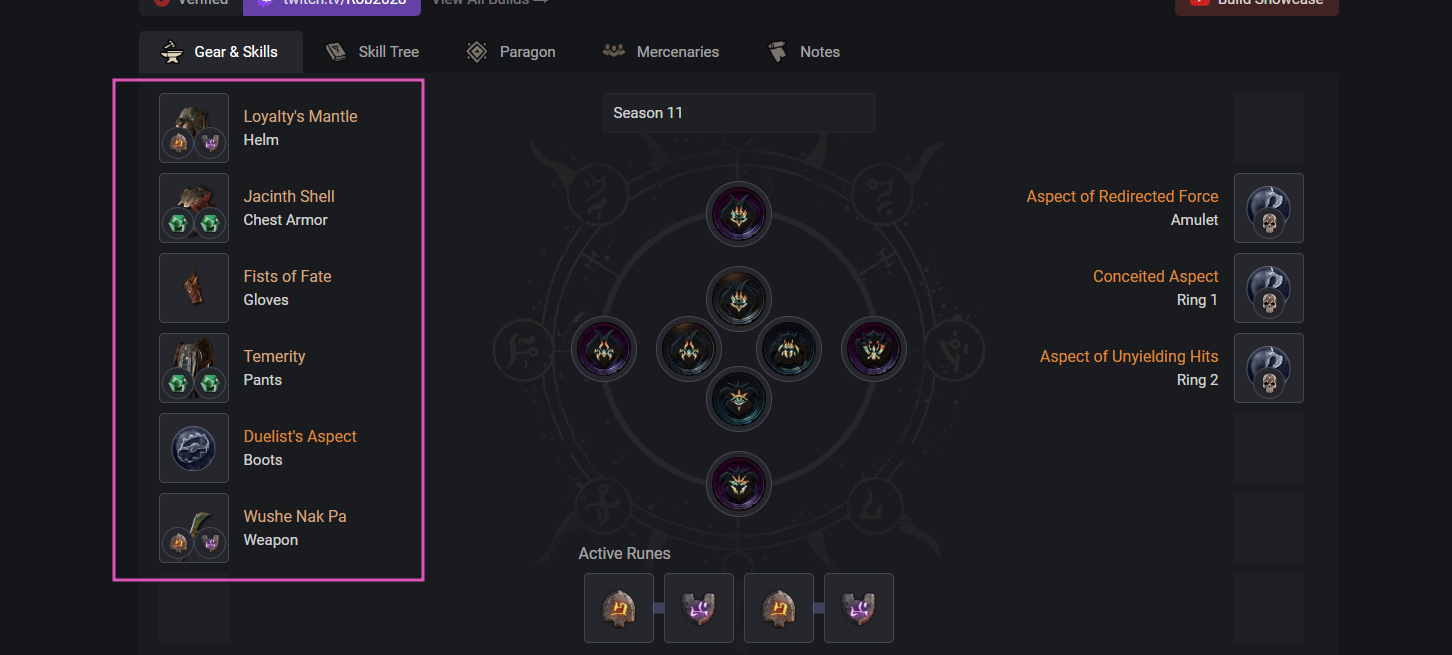Open the Build Showcase video button
The image size is (1452, 655).
(1256, 4)
